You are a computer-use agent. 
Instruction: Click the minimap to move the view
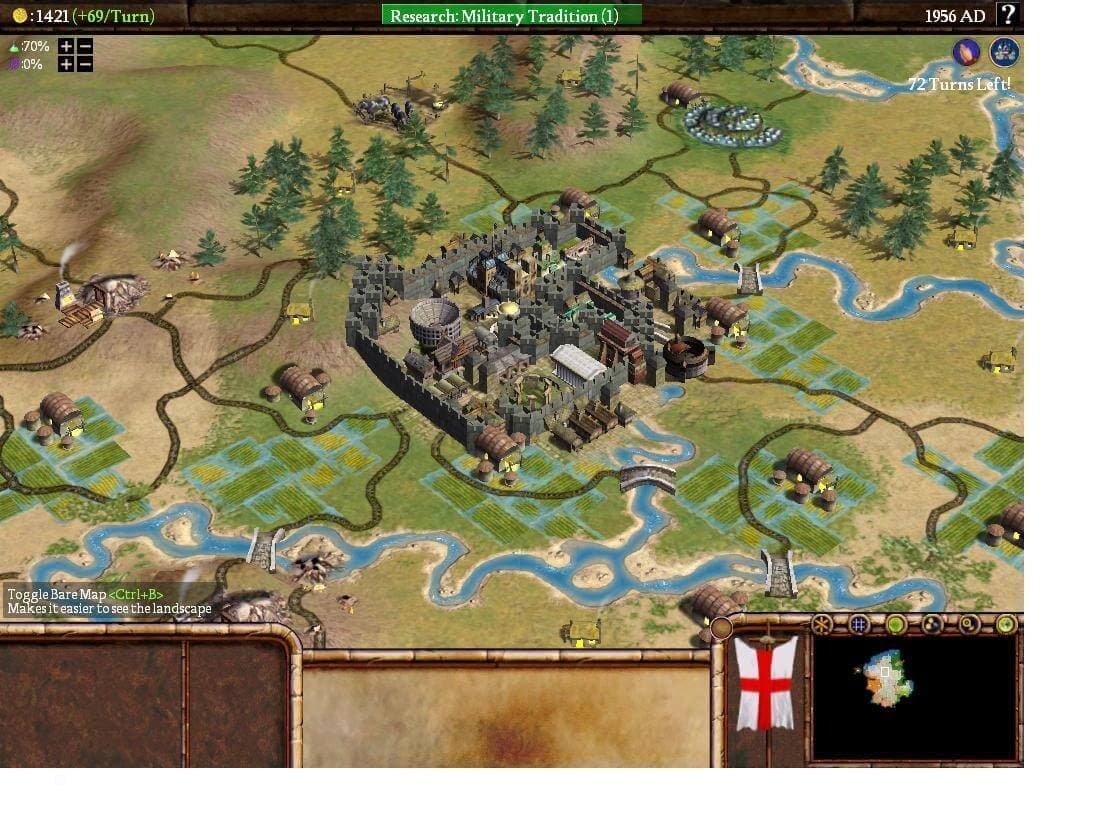click(x=885, y=680)
